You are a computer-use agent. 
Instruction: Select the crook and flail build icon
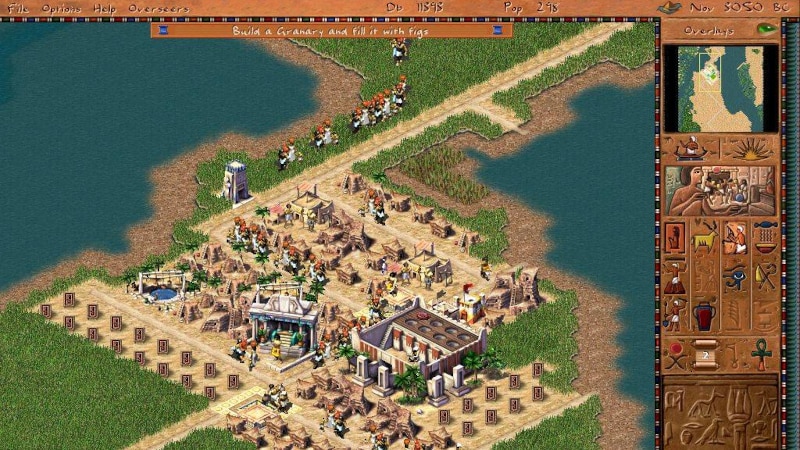tap(765, 277)
